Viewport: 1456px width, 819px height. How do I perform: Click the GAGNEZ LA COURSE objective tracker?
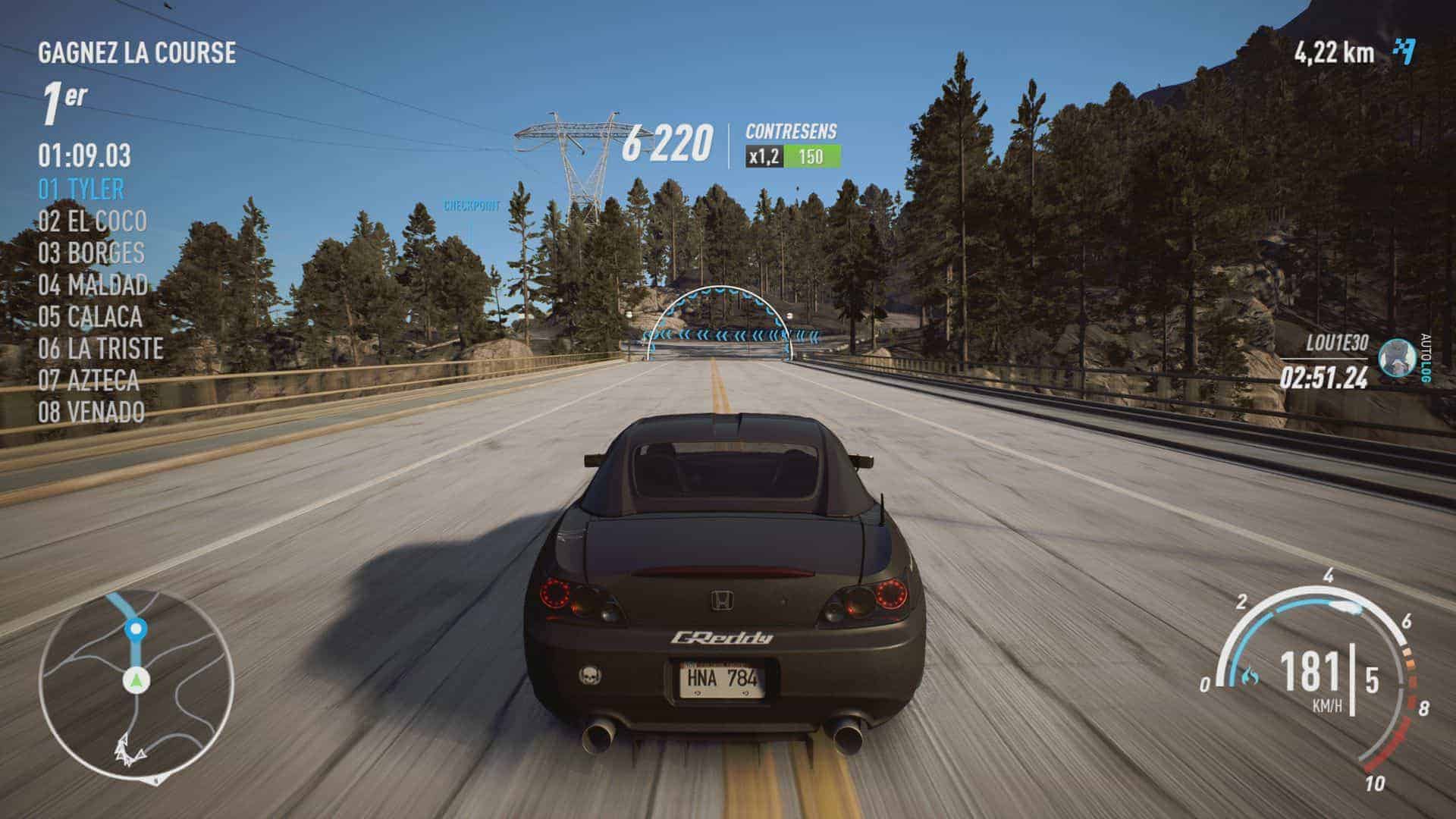pos(136,52)
